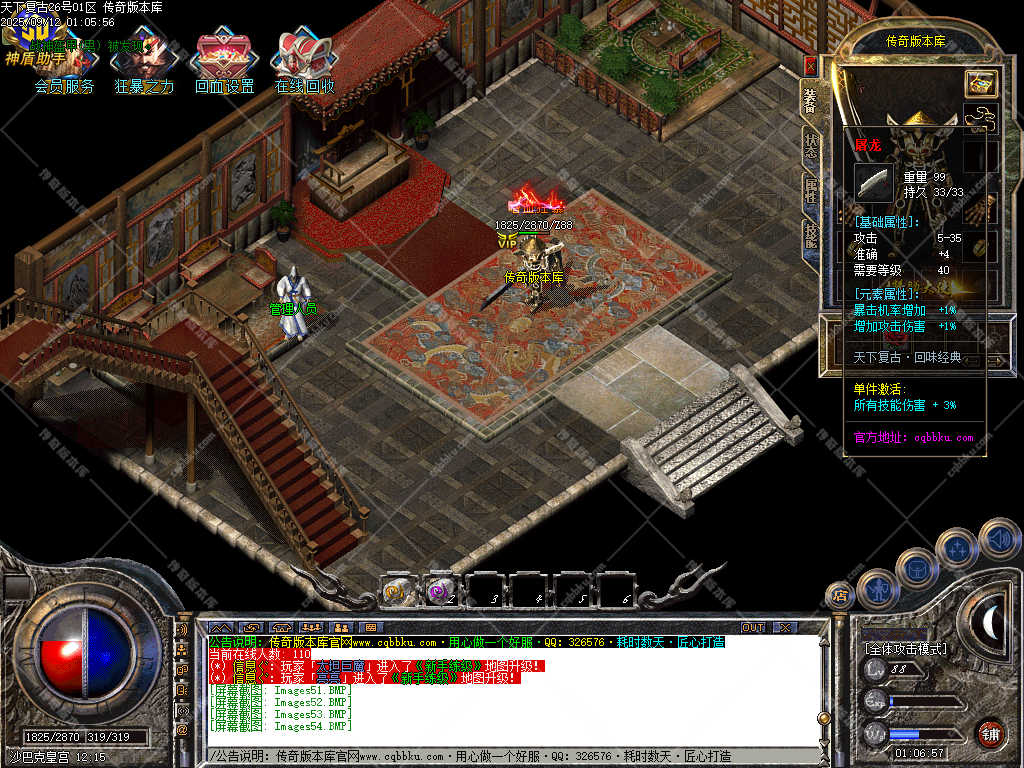Click the treasure chest icon in character panel
This screenshot has width=1024, height=768.
click(980, 84)
